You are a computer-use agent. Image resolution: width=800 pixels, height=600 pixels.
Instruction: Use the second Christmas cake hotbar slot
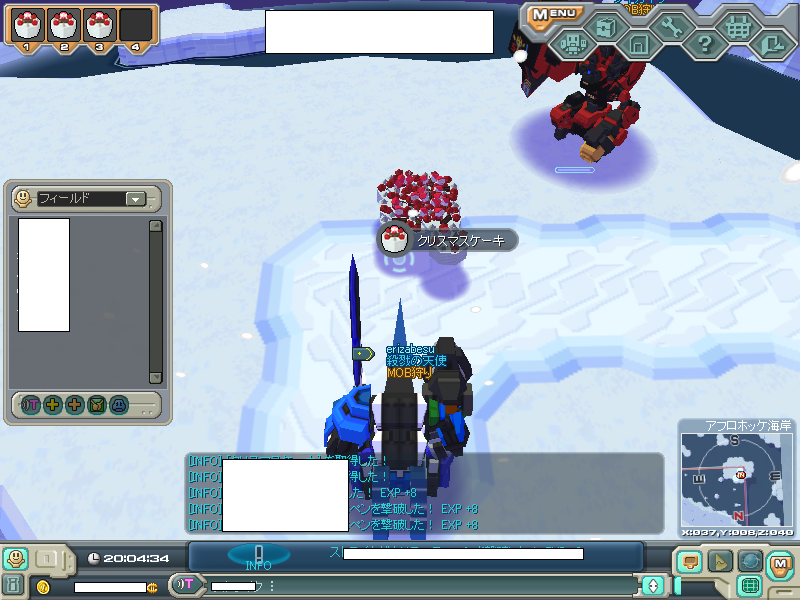tap(64, 23)
